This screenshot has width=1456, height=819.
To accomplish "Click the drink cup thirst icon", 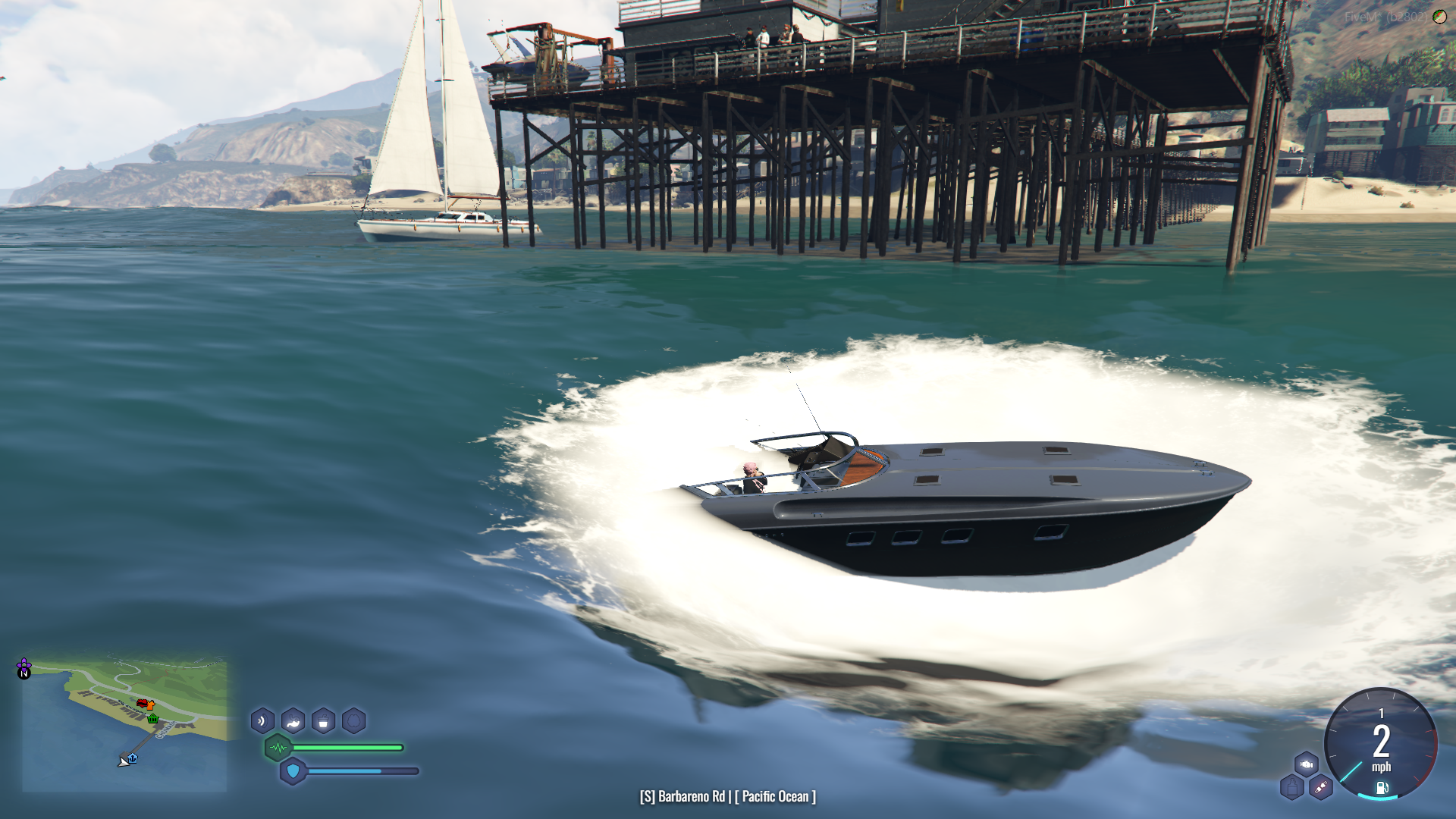I will (x=323, y=720).
